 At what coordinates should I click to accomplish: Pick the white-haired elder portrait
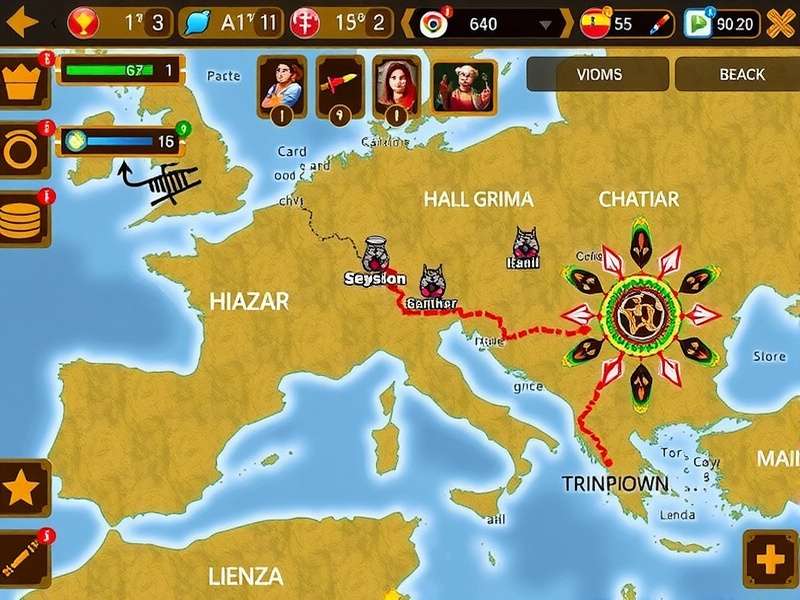coord(464,85)
